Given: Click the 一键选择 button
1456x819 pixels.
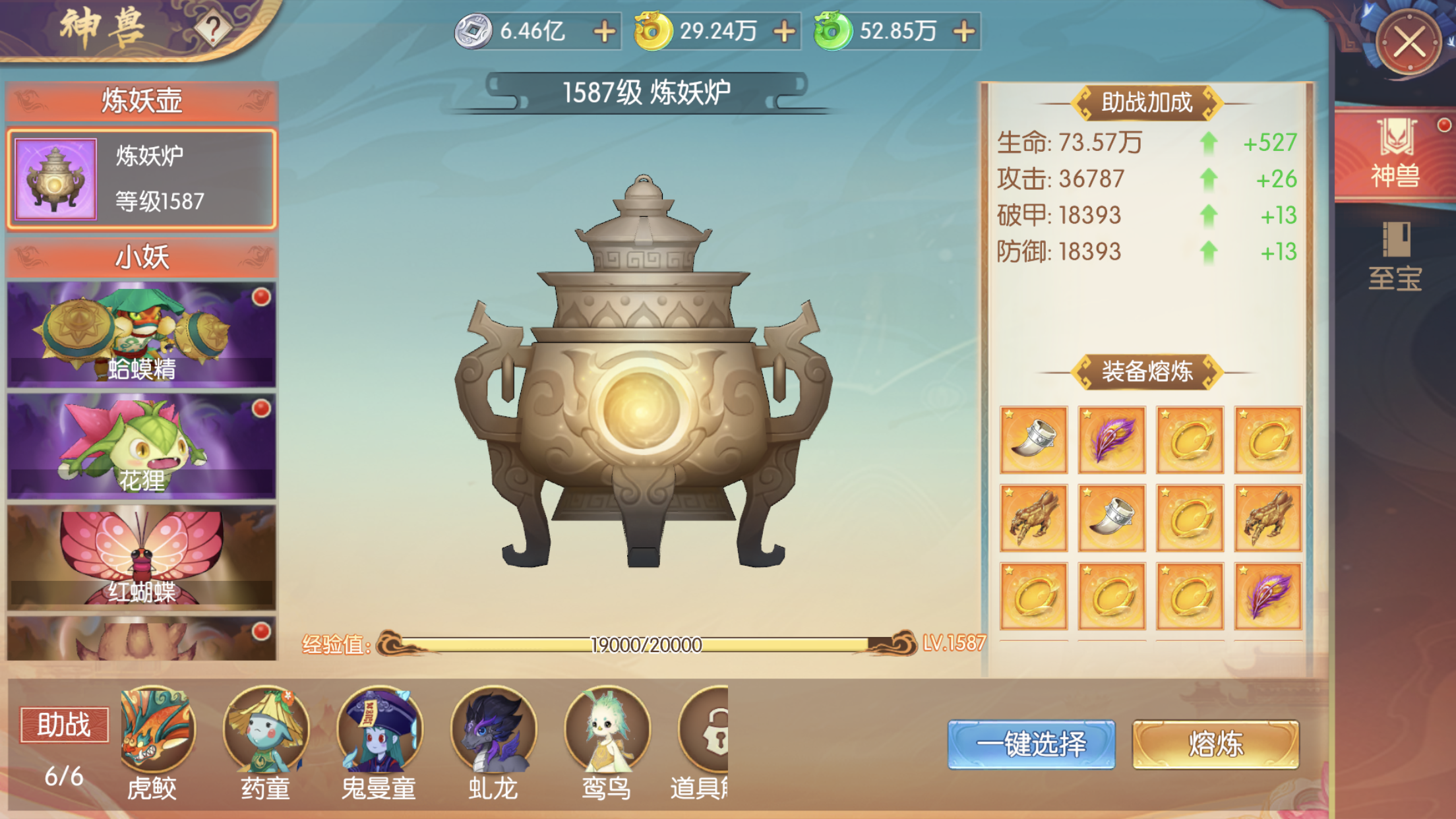Looking at the screenshot, I should (x=1031, y=744).
